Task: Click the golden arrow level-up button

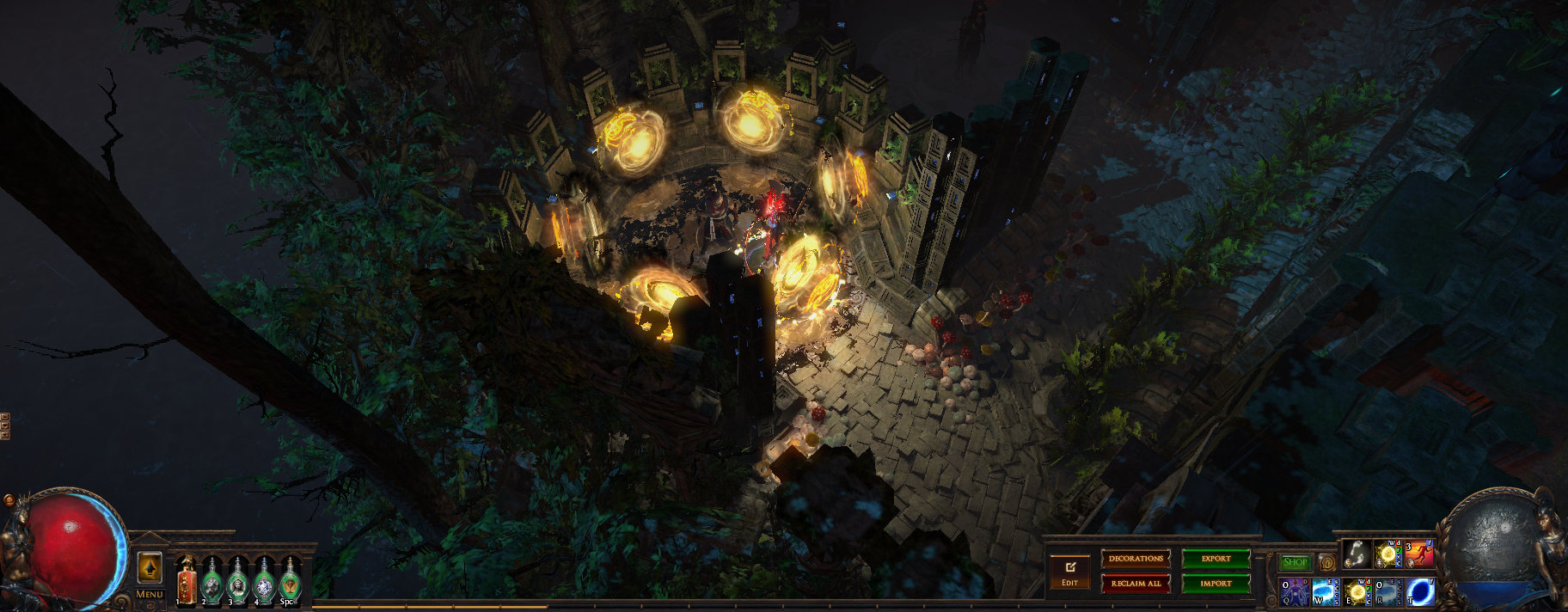Action: click(x=150, y=568)
